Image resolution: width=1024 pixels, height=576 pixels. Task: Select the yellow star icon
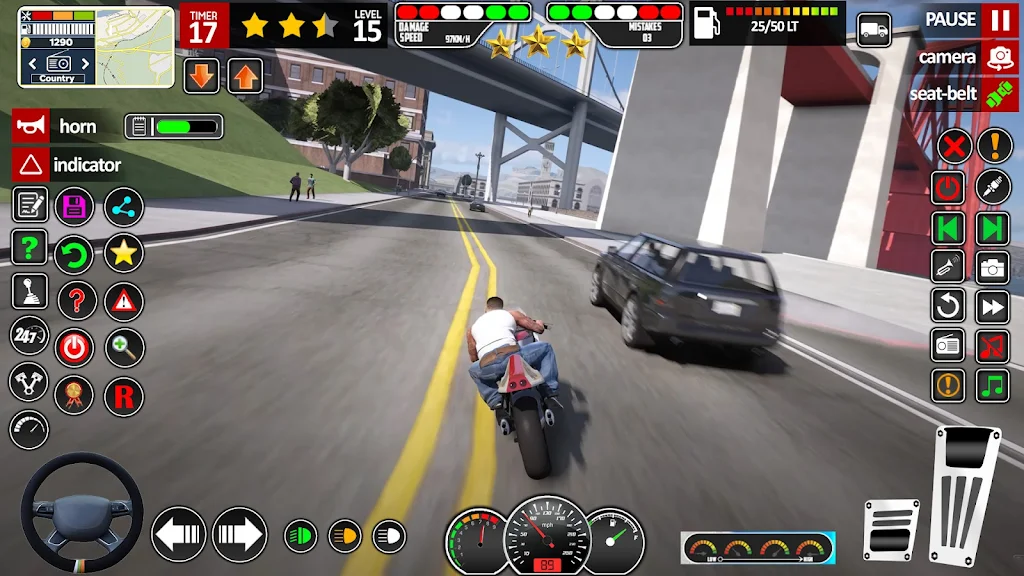click(x=124, y=253)
